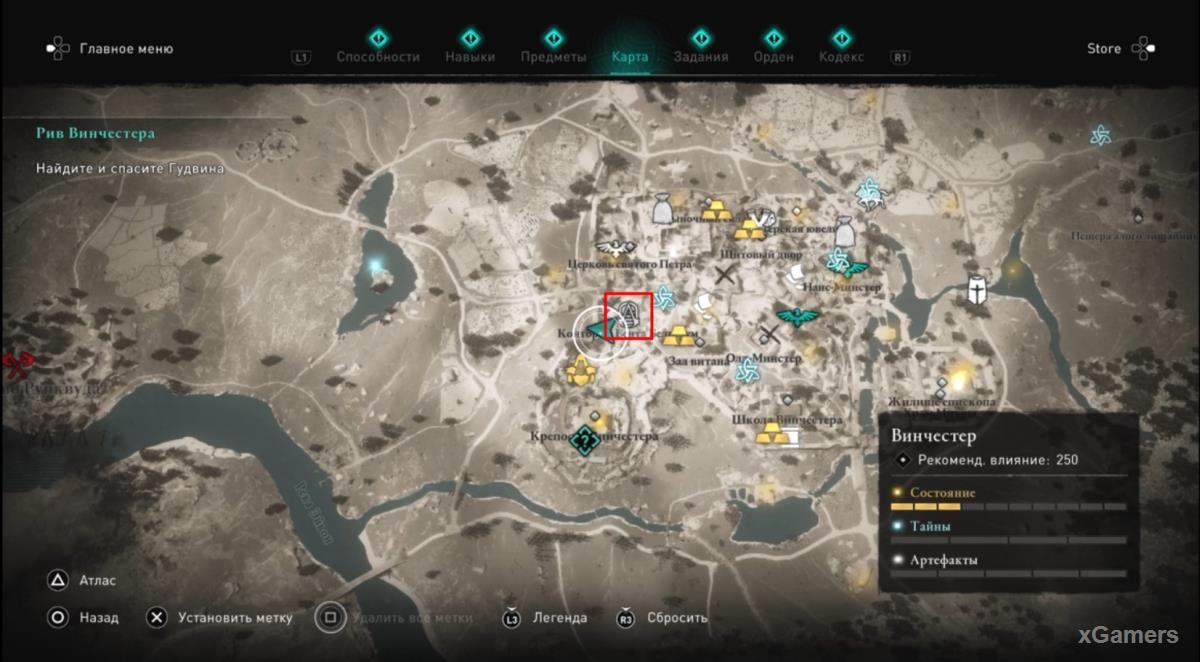Select the Предметы tab

point(553,56)
